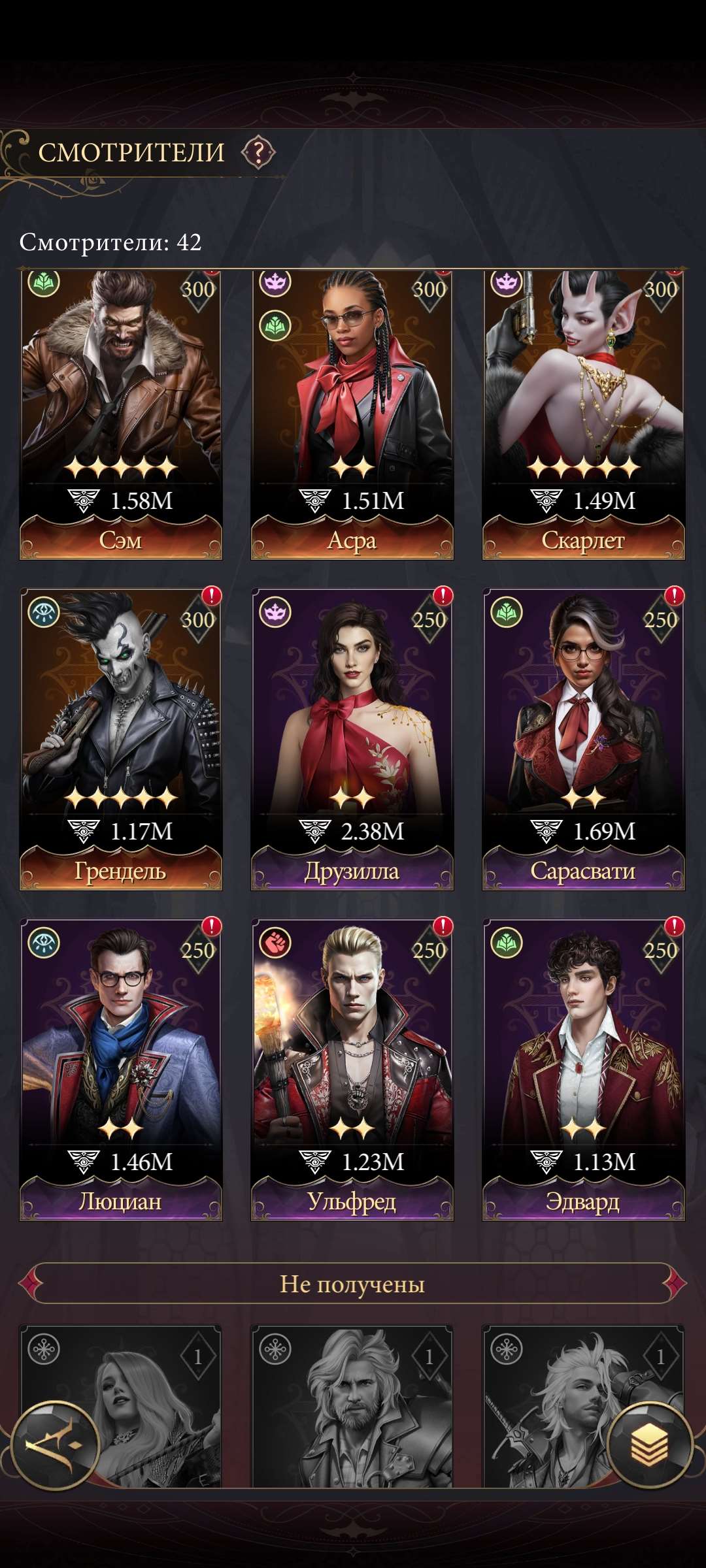
Task: Choose the Сарасвати warden card
Action: click(583, 738)
